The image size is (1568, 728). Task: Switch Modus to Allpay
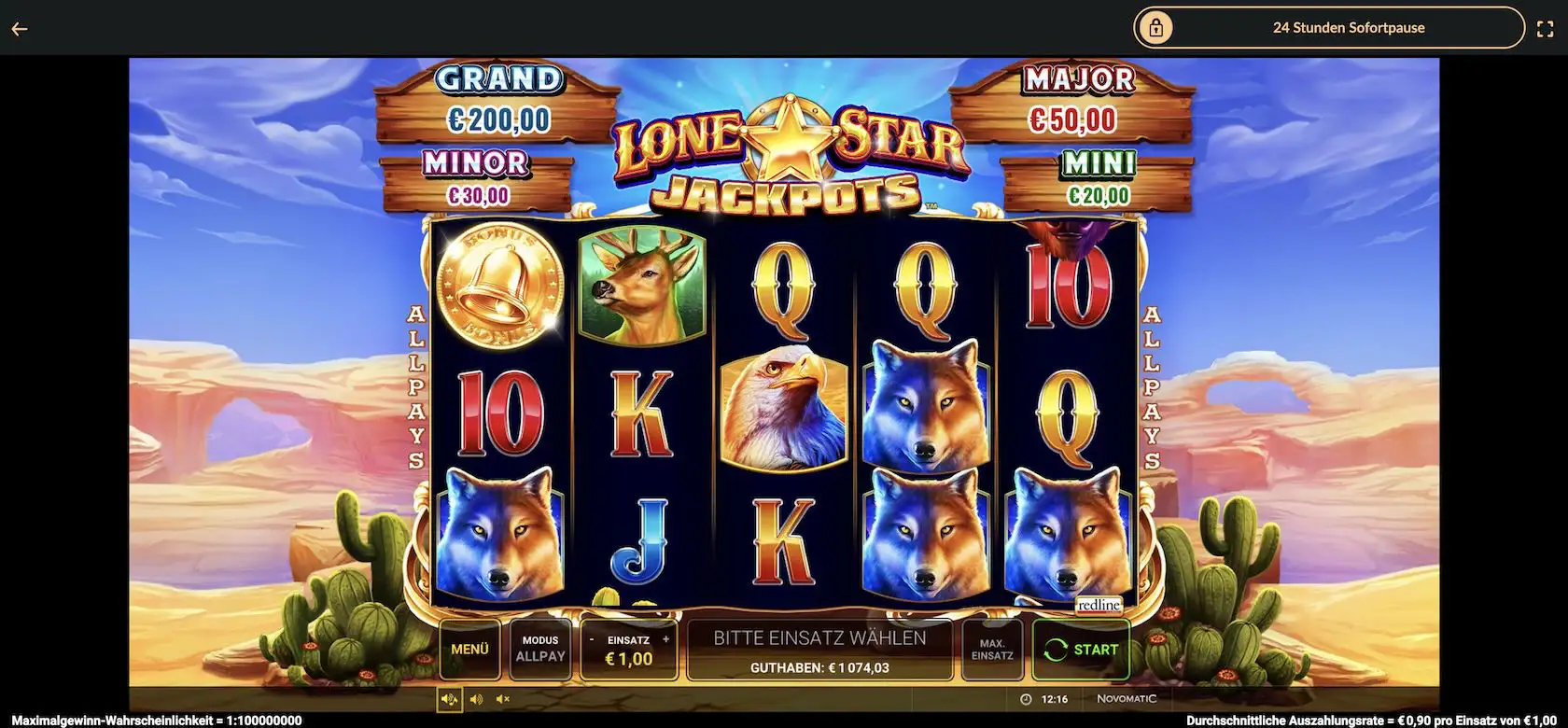pyautogui.click(x=540, y=648)
